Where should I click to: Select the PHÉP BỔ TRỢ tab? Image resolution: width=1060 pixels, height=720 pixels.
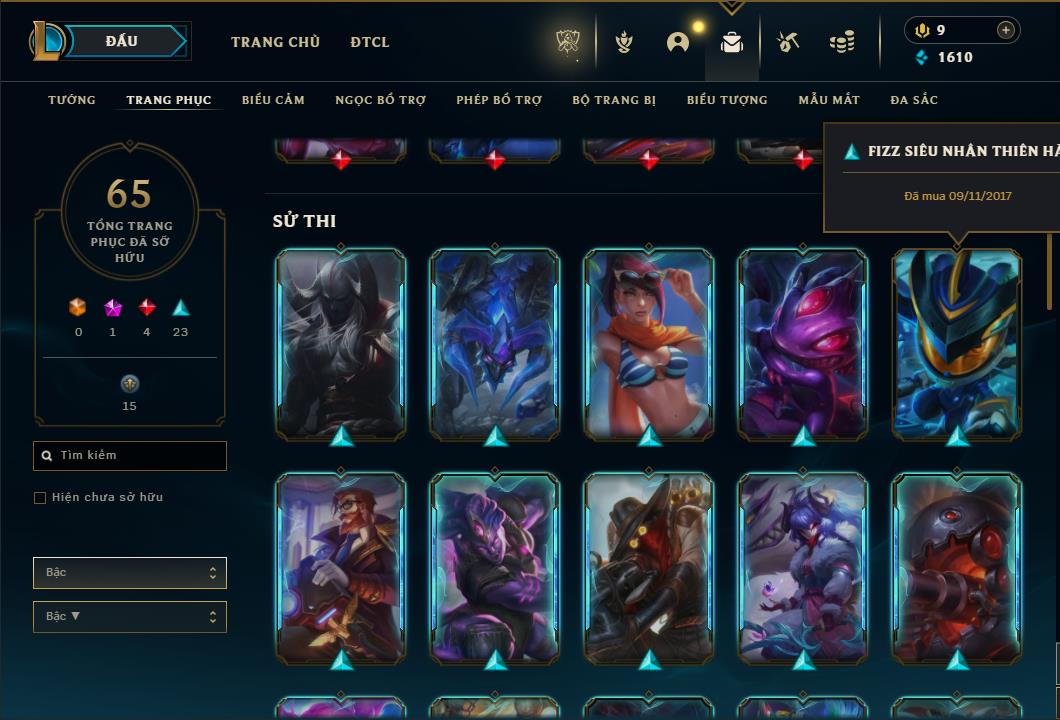click(x=499, y=100)
